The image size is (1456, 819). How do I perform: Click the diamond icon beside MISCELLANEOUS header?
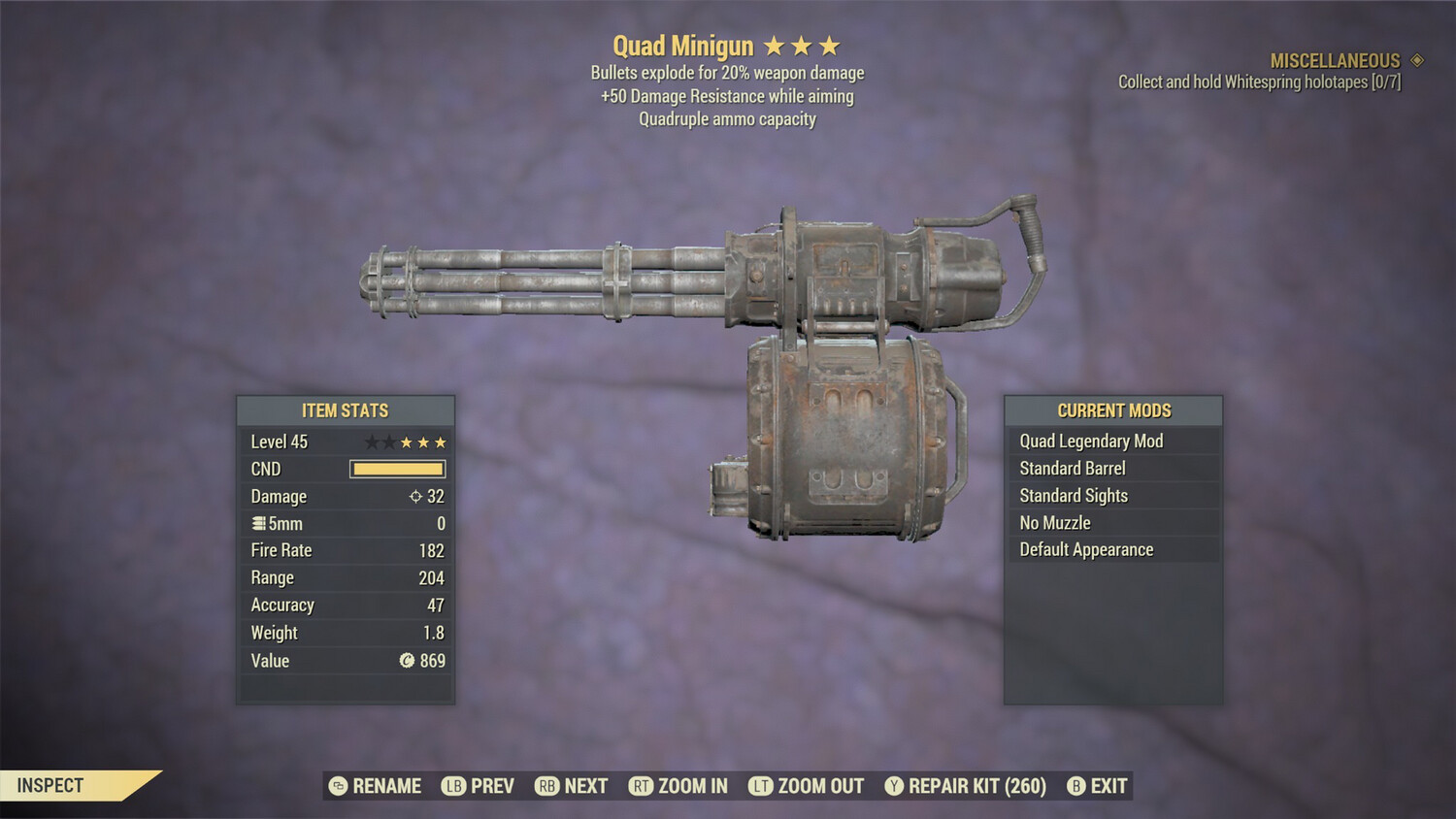point(1417,60)
